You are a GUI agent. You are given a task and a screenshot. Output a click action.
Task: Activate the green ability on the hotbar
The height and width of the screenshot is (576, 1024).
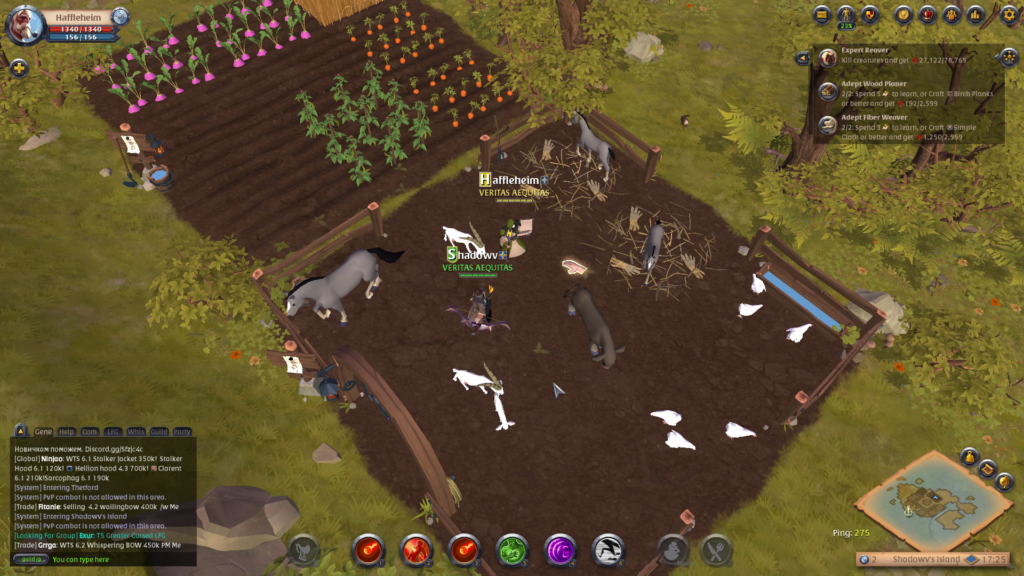point(512,549)
